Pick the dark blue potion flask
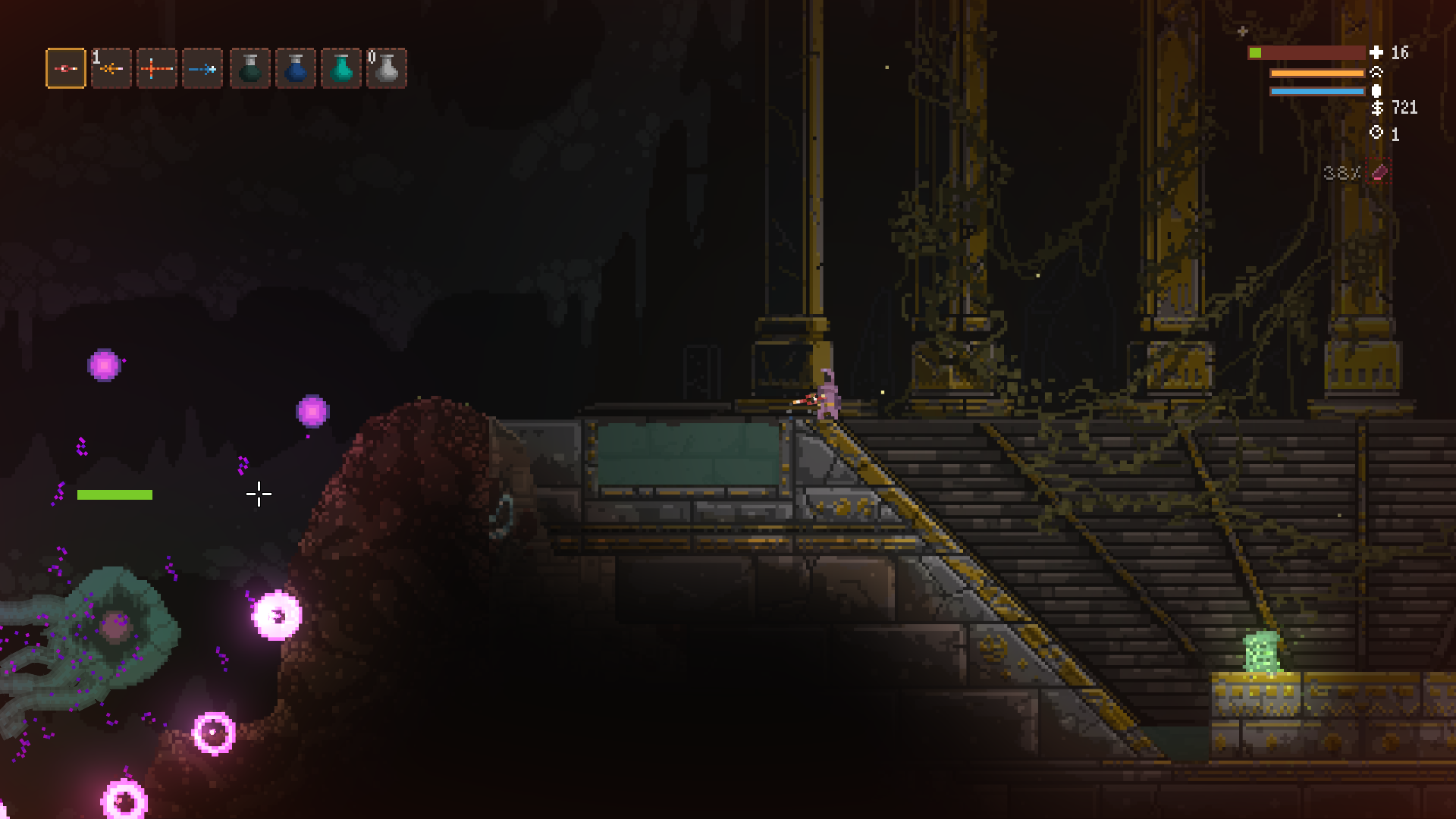The image size is (1456, 819). click(x=296, y=68)
